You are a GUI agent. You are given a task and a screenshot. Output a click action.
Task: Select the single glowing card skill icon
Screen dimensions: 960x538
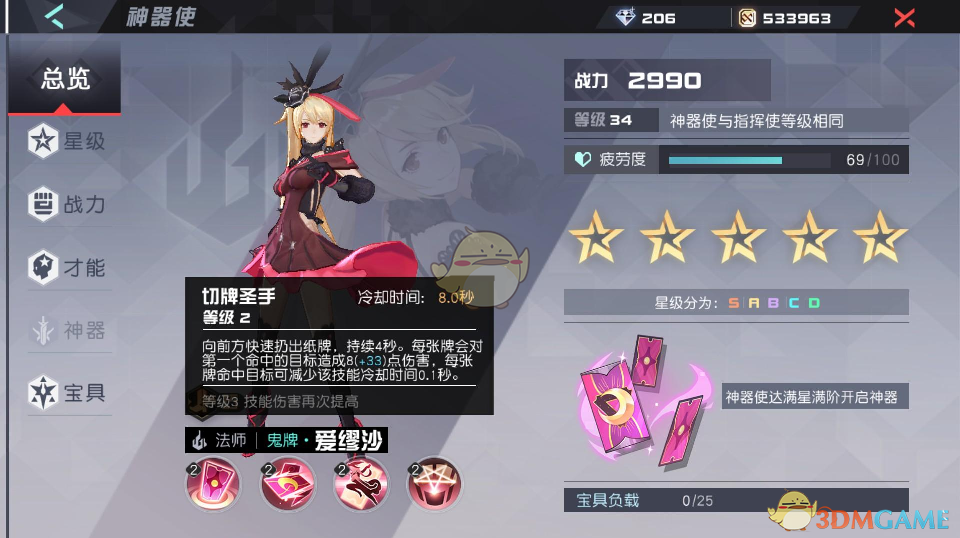coord(210,485)
